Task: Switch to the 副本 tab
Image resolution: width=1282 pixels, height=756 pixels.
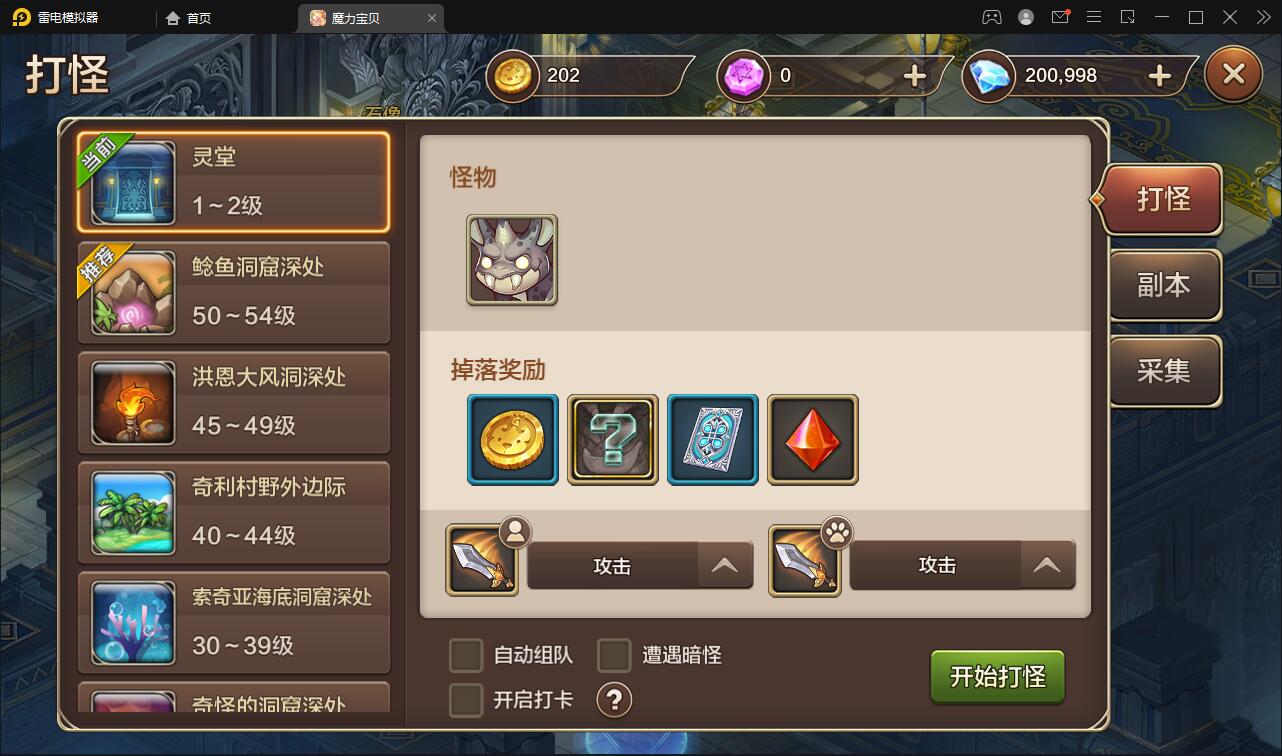Action: [x=1164, y=285]
